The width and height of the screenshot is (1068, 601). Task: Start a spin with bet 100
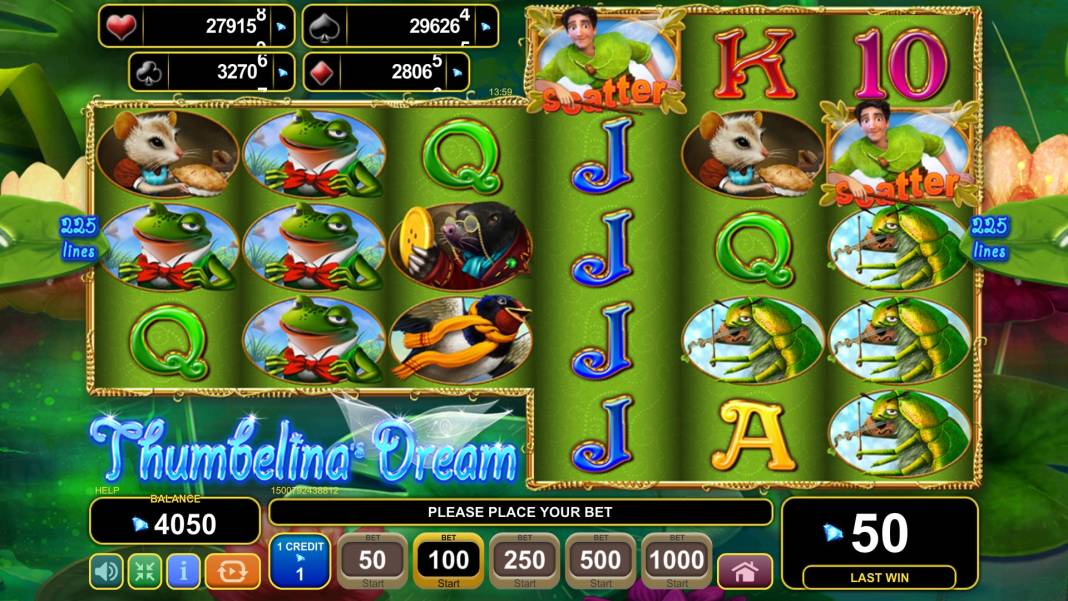(448, 561)
